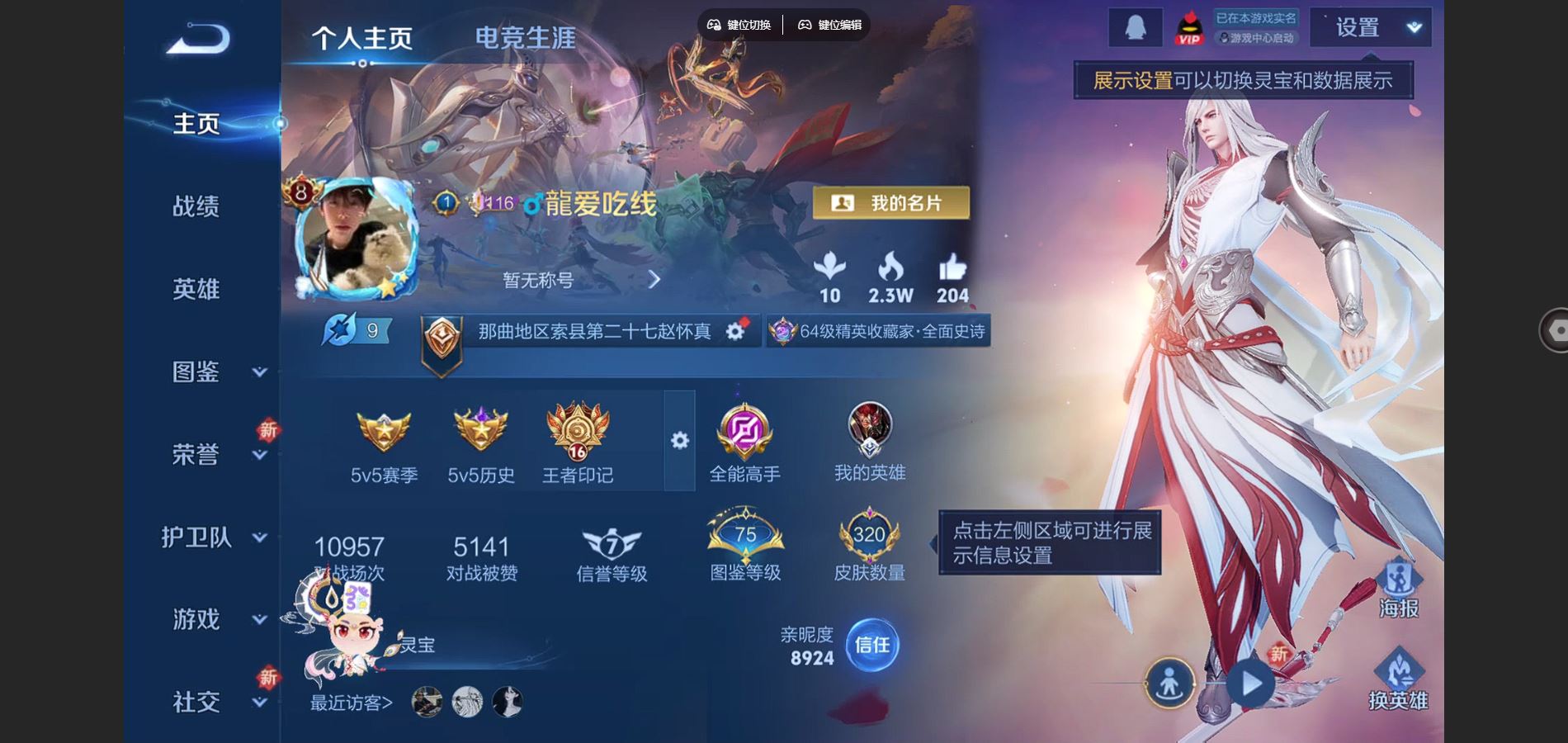Expand the 设置 dropdown arrow
The width and height of the screenshot is (1568, 743).
1414,27
